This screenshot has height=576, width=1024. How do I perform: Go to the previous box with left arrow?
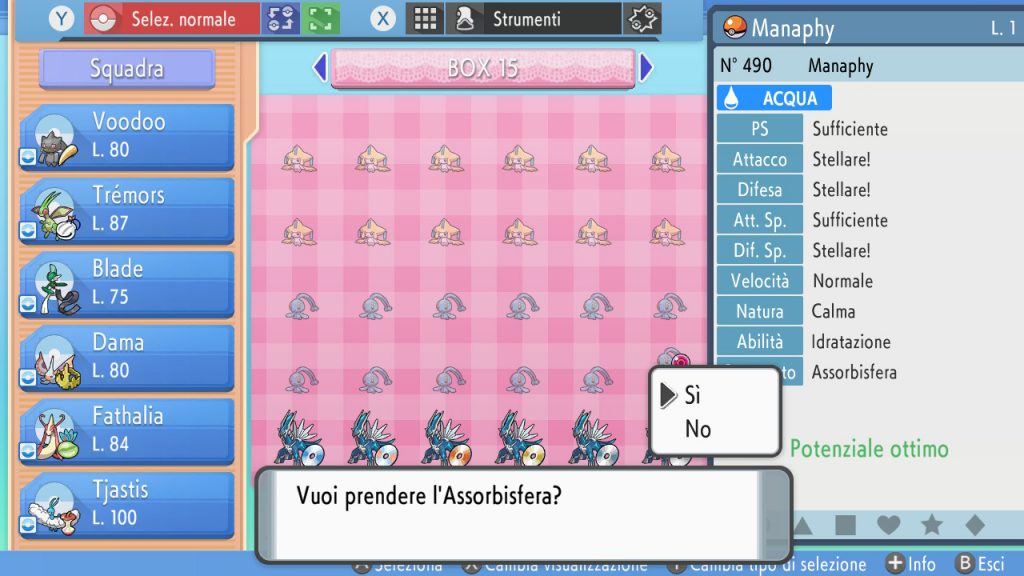pos(320,68)
